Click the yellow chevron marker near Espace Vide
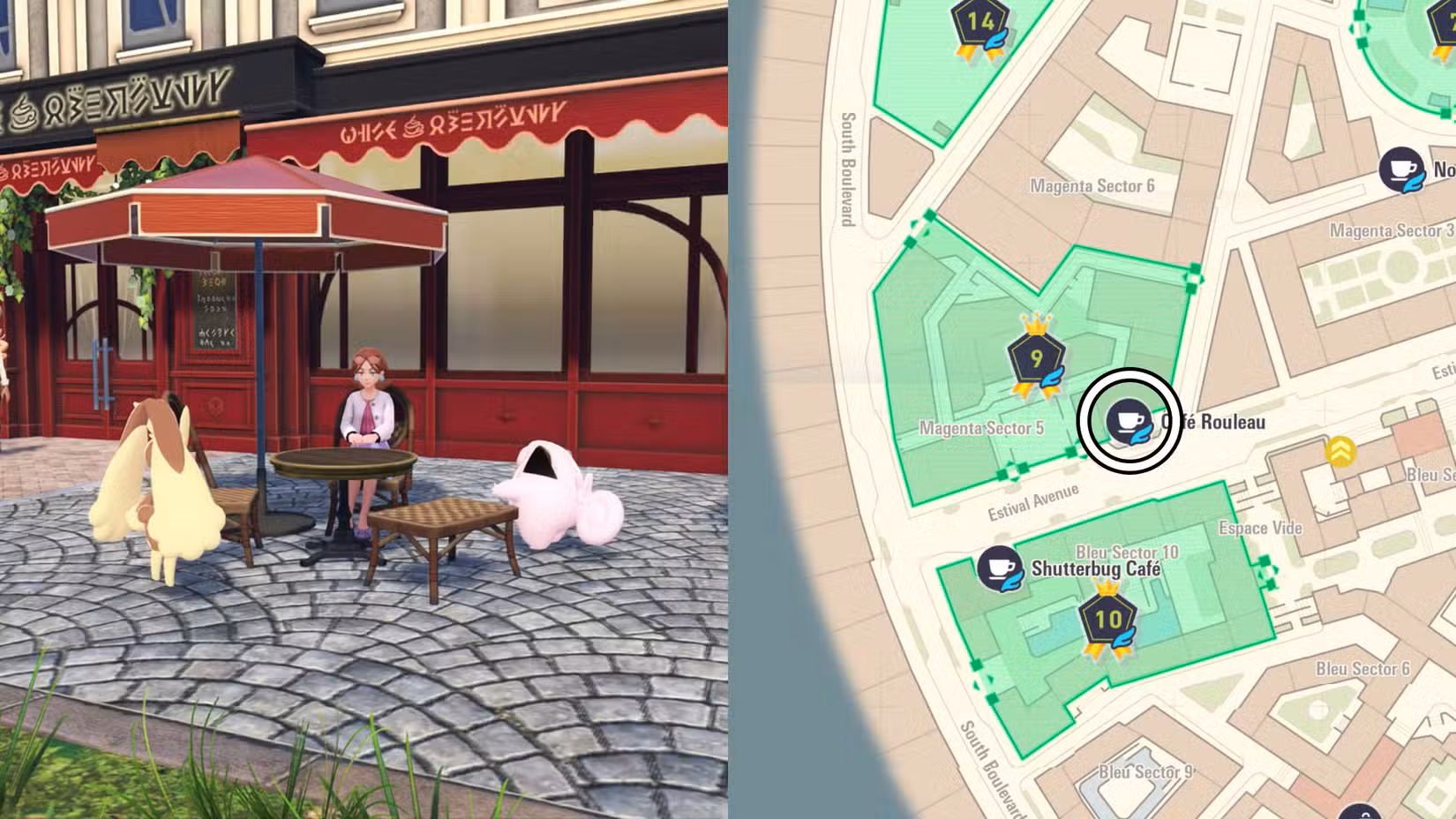 [x=1340, y=451]
